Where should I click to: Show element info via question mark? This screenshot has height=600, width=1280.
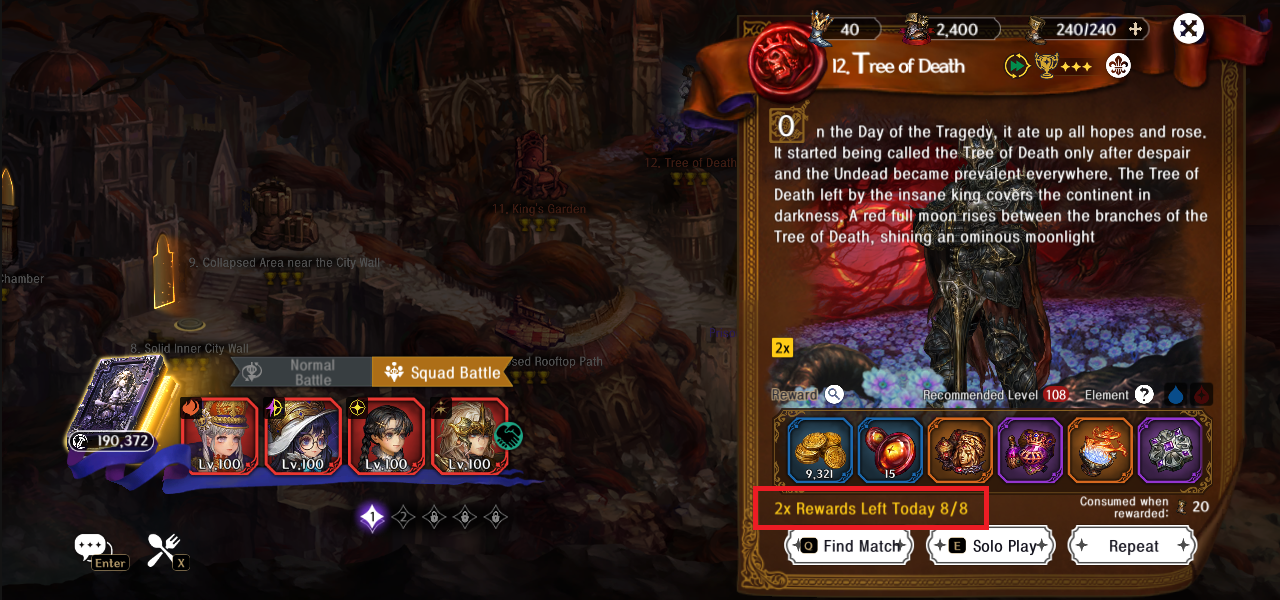coord(1144,395)
